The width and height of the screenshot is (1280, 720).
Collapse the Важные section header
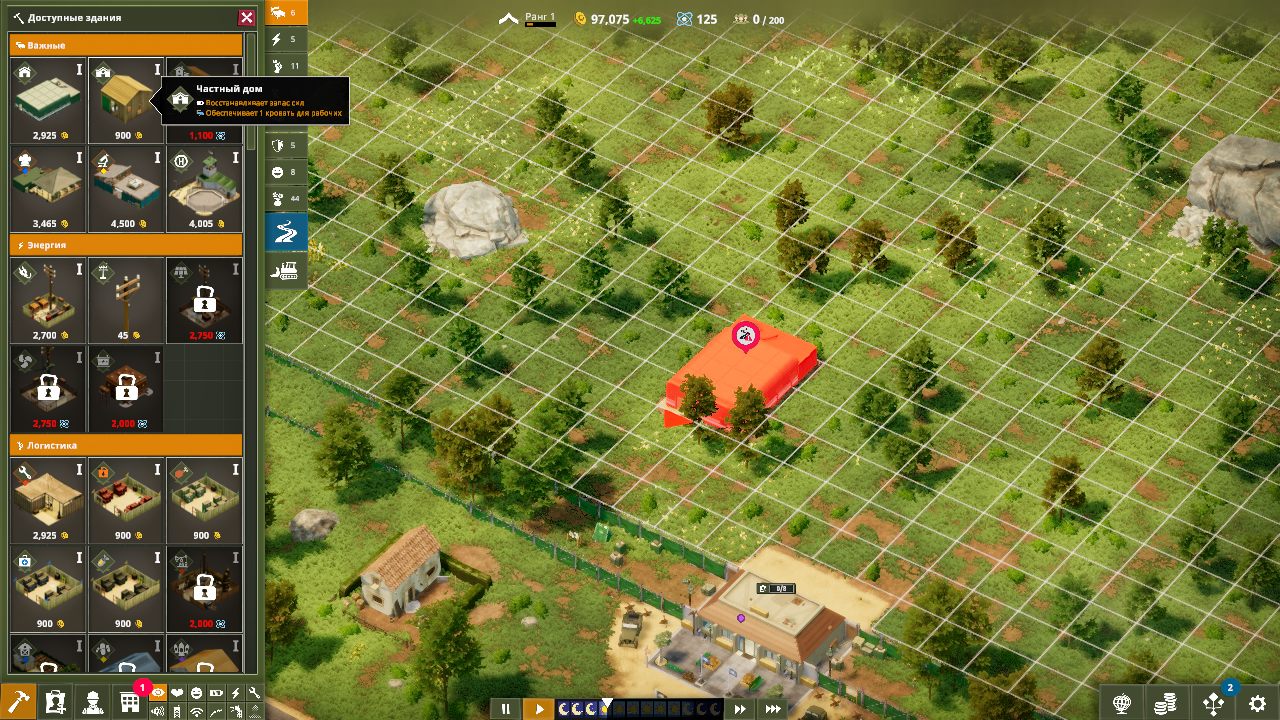coord(126,45)
